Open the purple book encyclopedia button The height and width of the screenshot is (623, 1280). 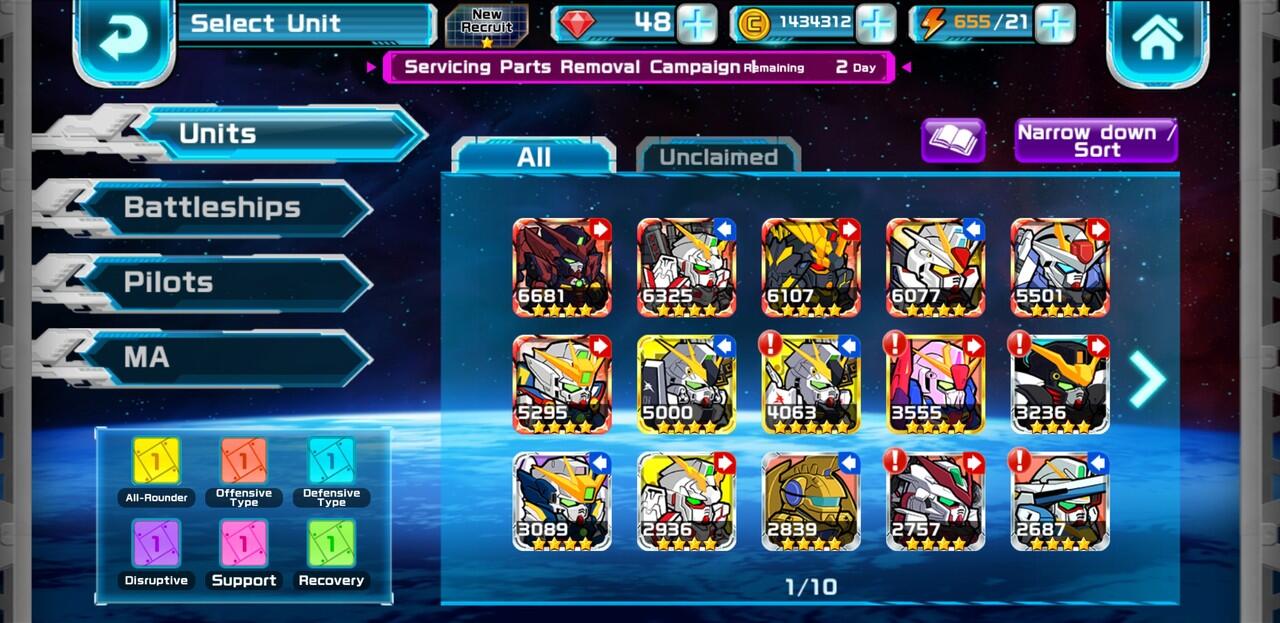tap(952, 141)
